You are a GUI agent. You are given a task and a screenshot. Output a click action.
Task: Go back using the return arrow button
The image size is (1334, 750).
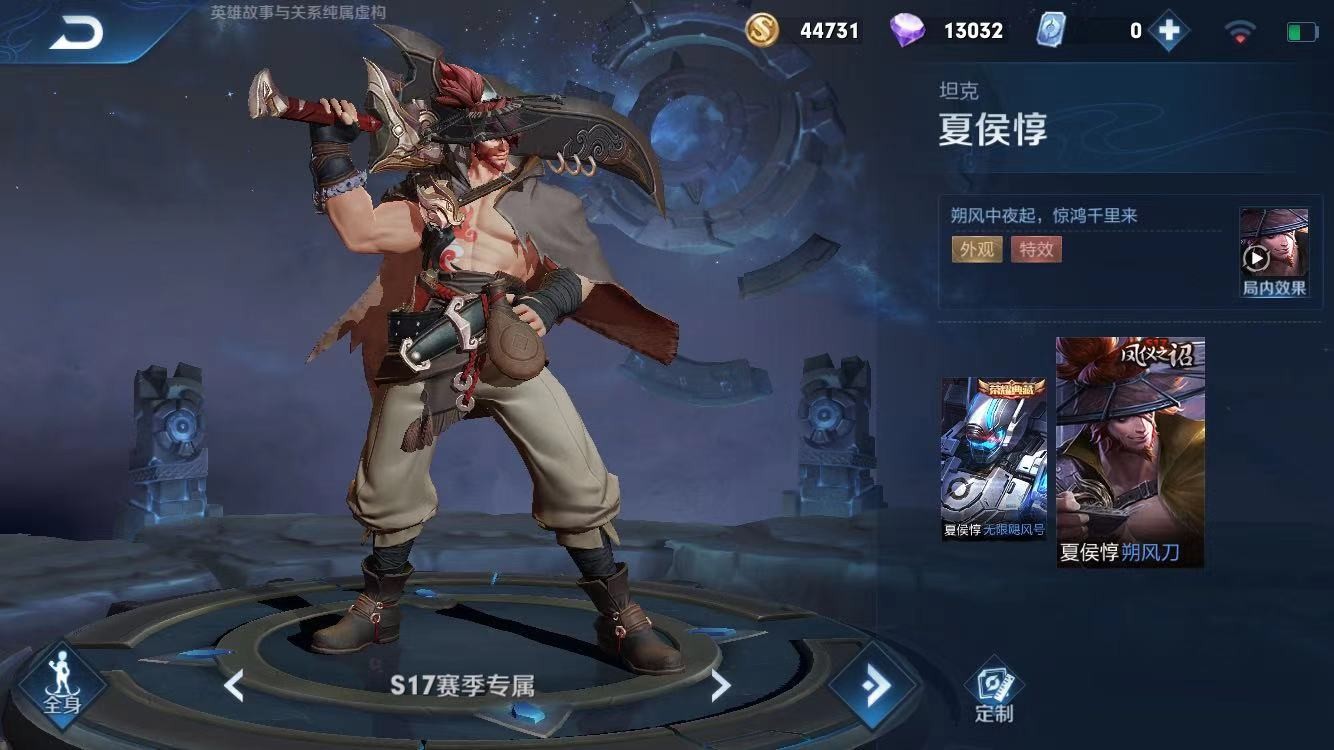click(76, 33)
